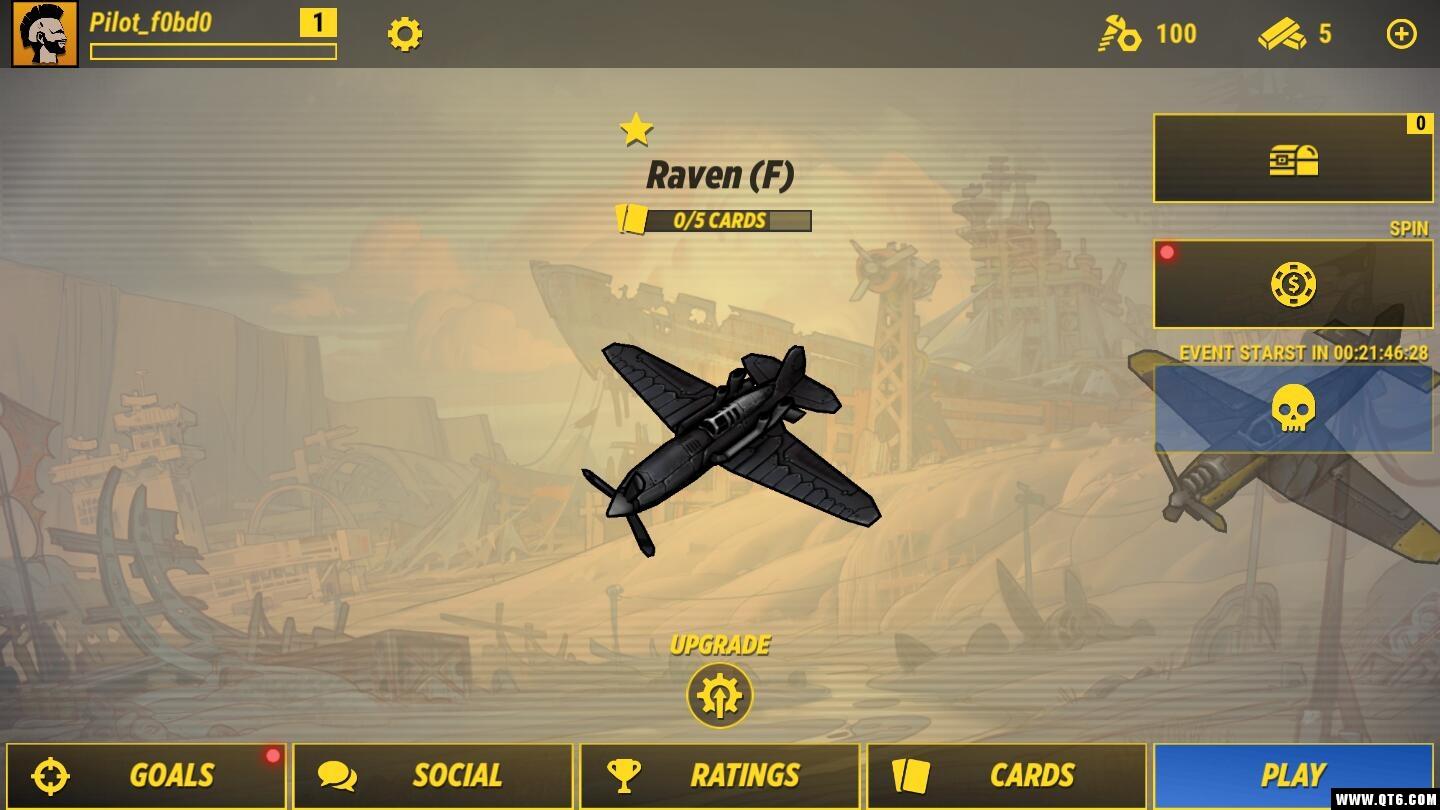Open the GOALS menu
1440x810 pixels.
tap(146, 775)
